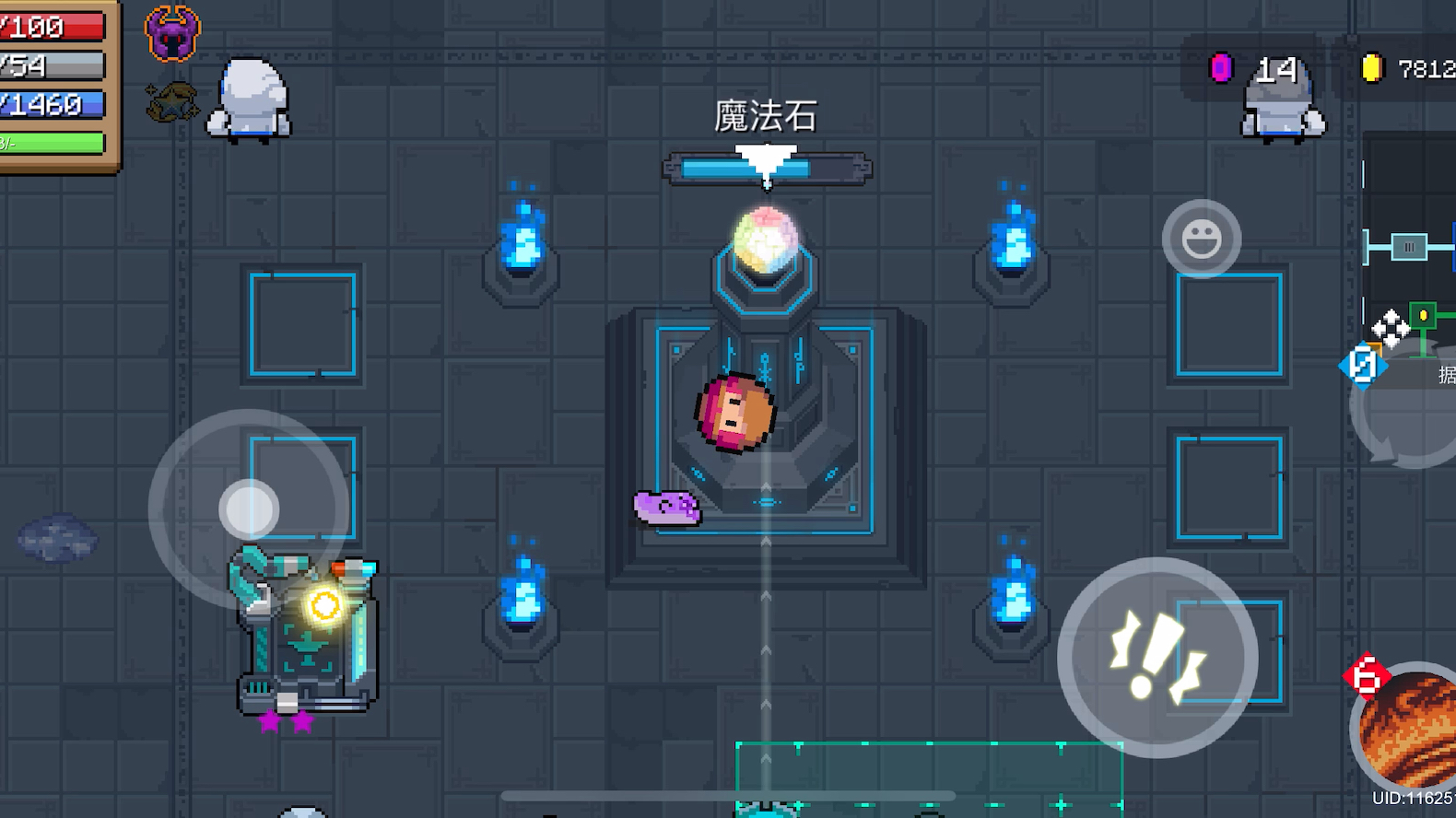Click the rainbow magic stone orb on the pillar
This screenshot has height=818, width=1456.
766,236
